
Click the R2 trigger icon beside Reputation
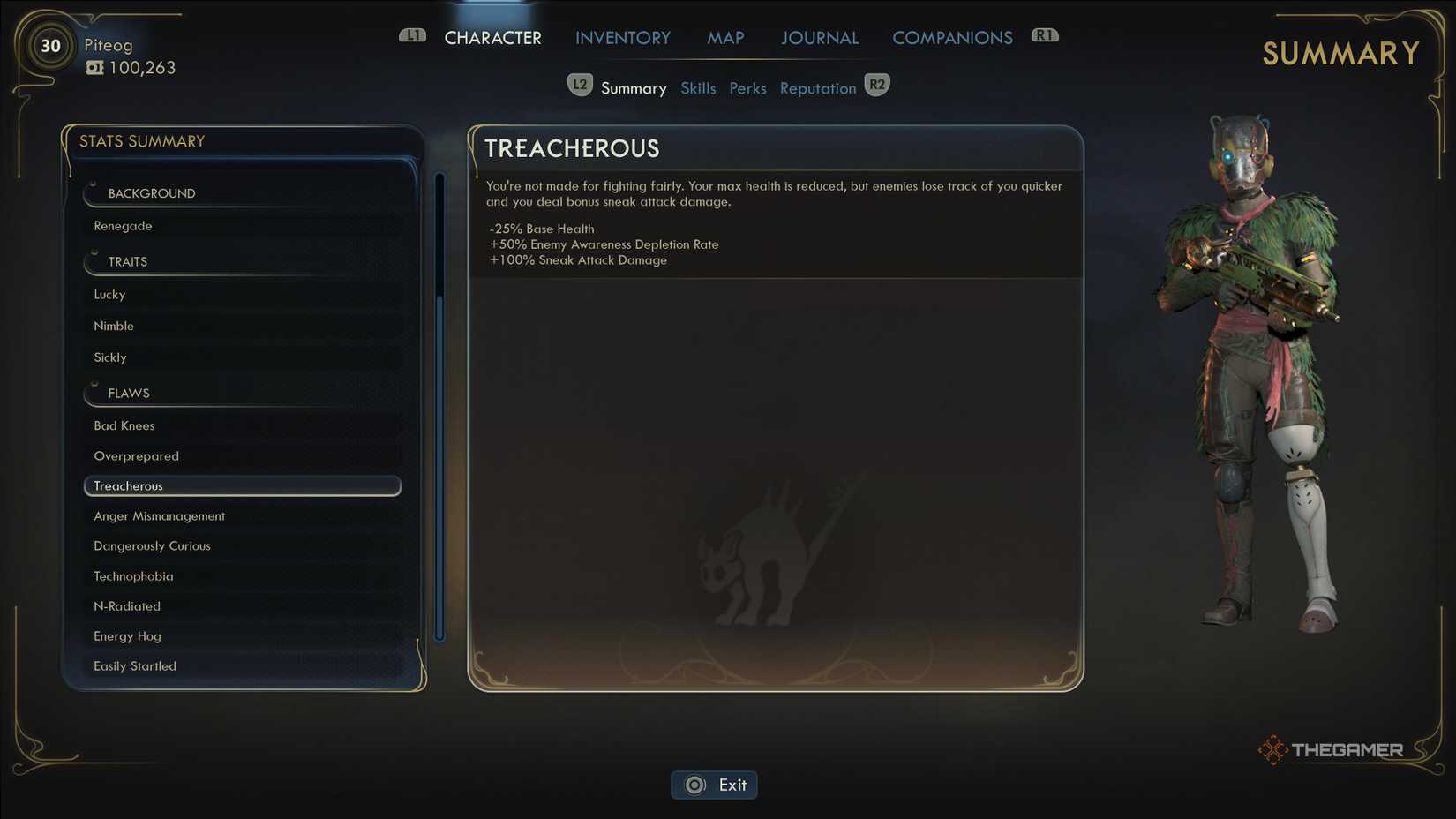[x=876, y=84]
